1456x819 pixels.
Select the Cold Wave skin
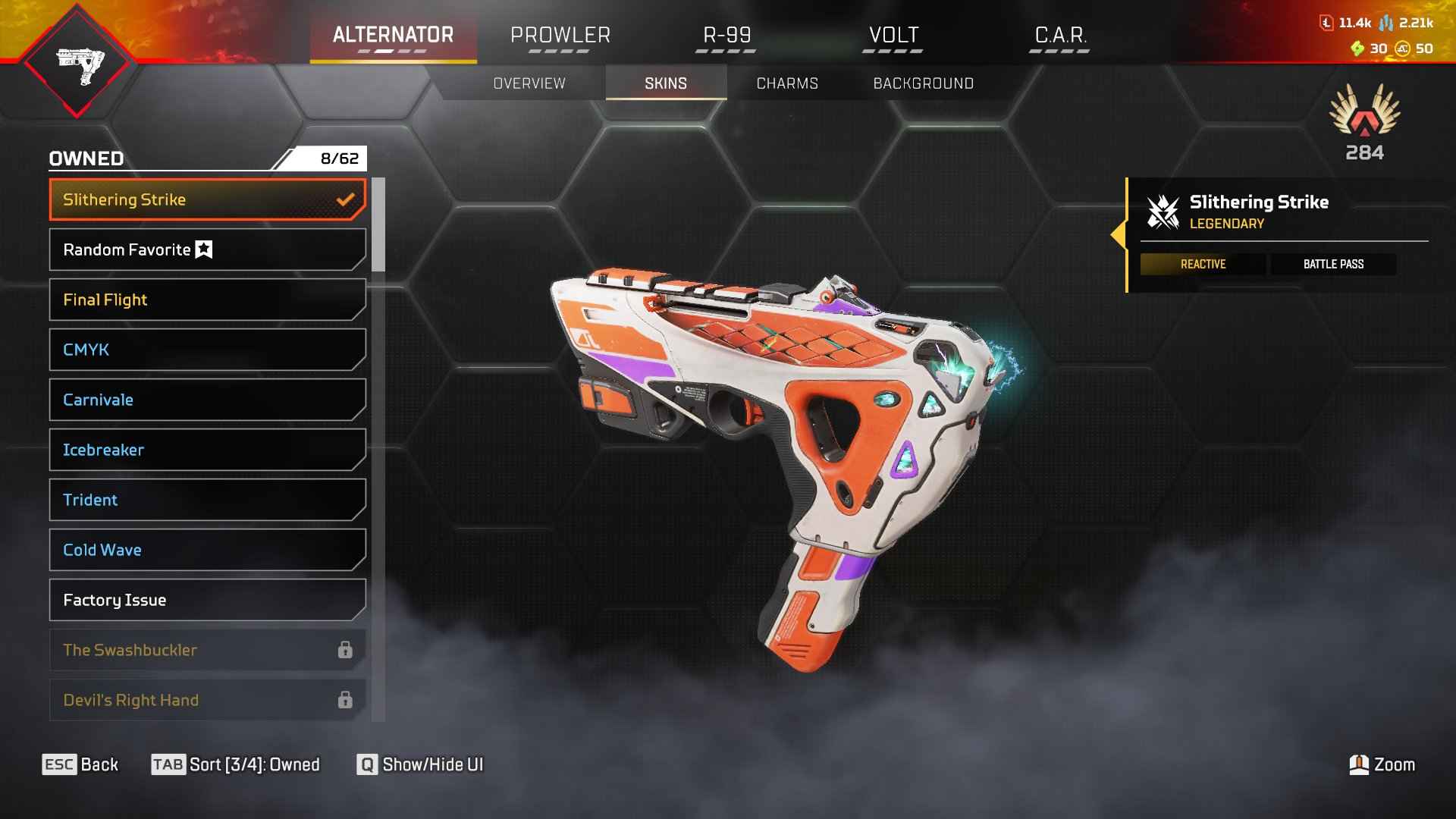pyautogui.click(x=207, y=550)
